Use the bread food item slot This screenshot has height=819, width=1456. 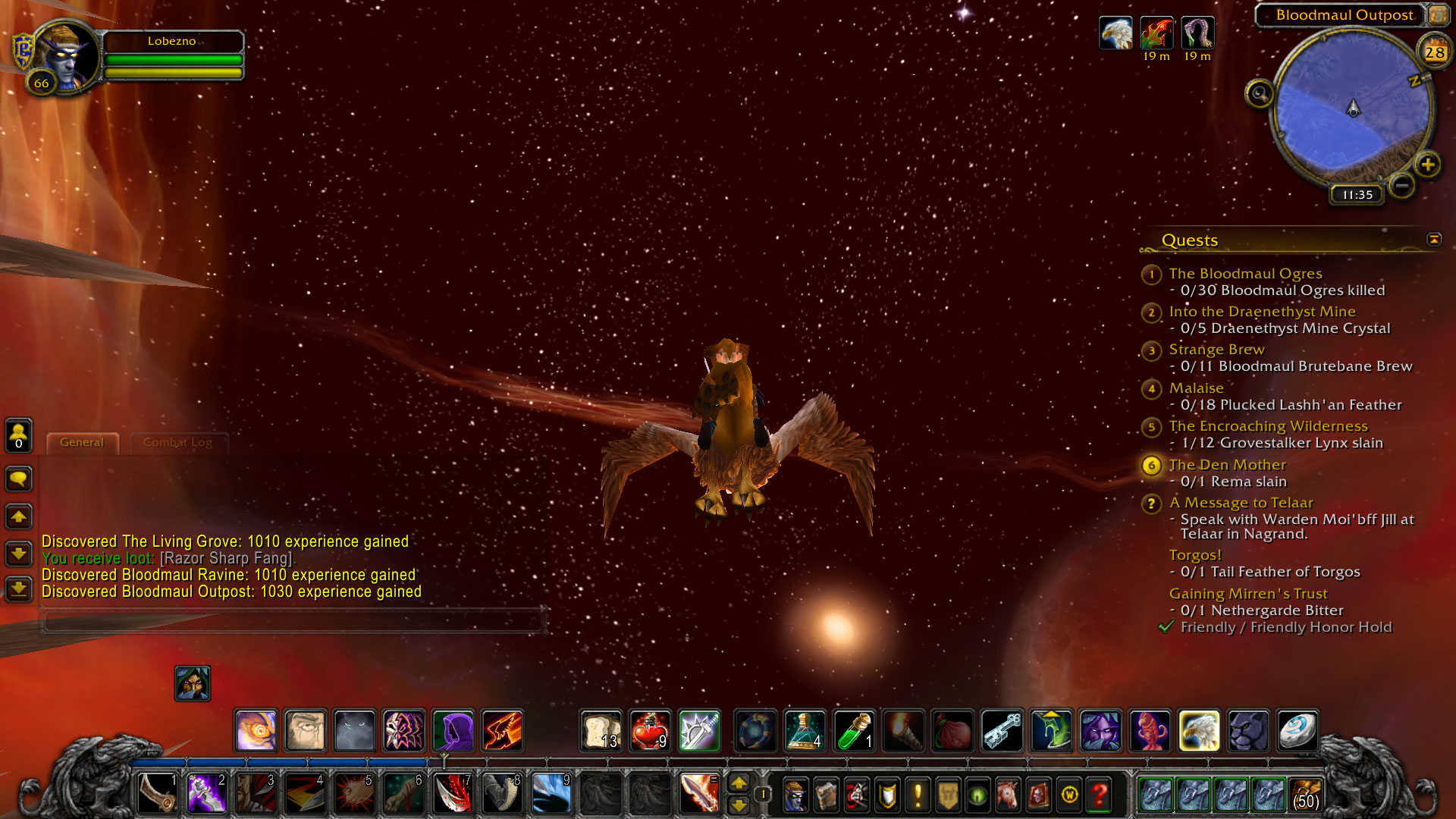coord(601,731)
